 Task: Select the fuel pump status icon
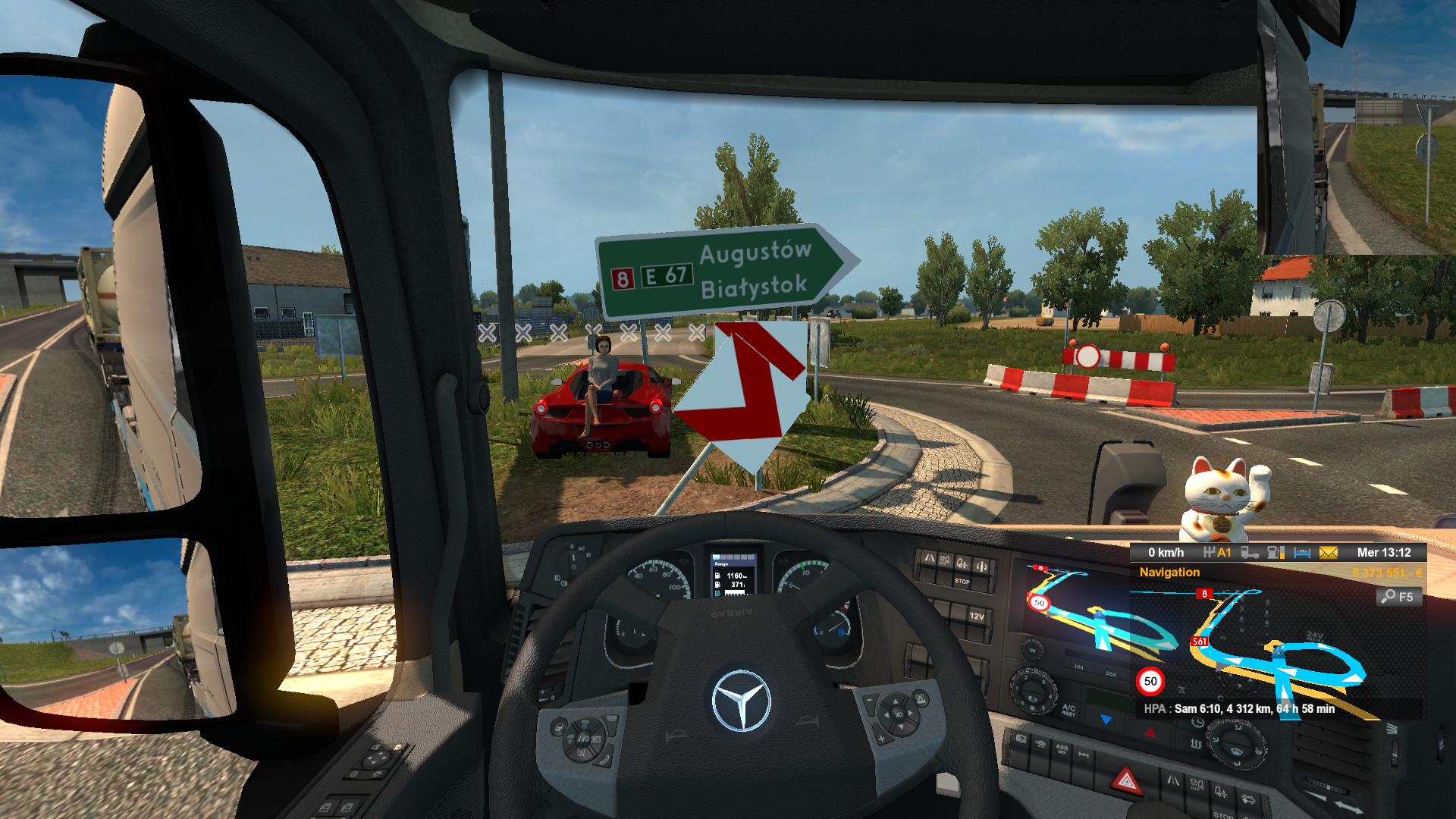click(x=1276, y=553)
